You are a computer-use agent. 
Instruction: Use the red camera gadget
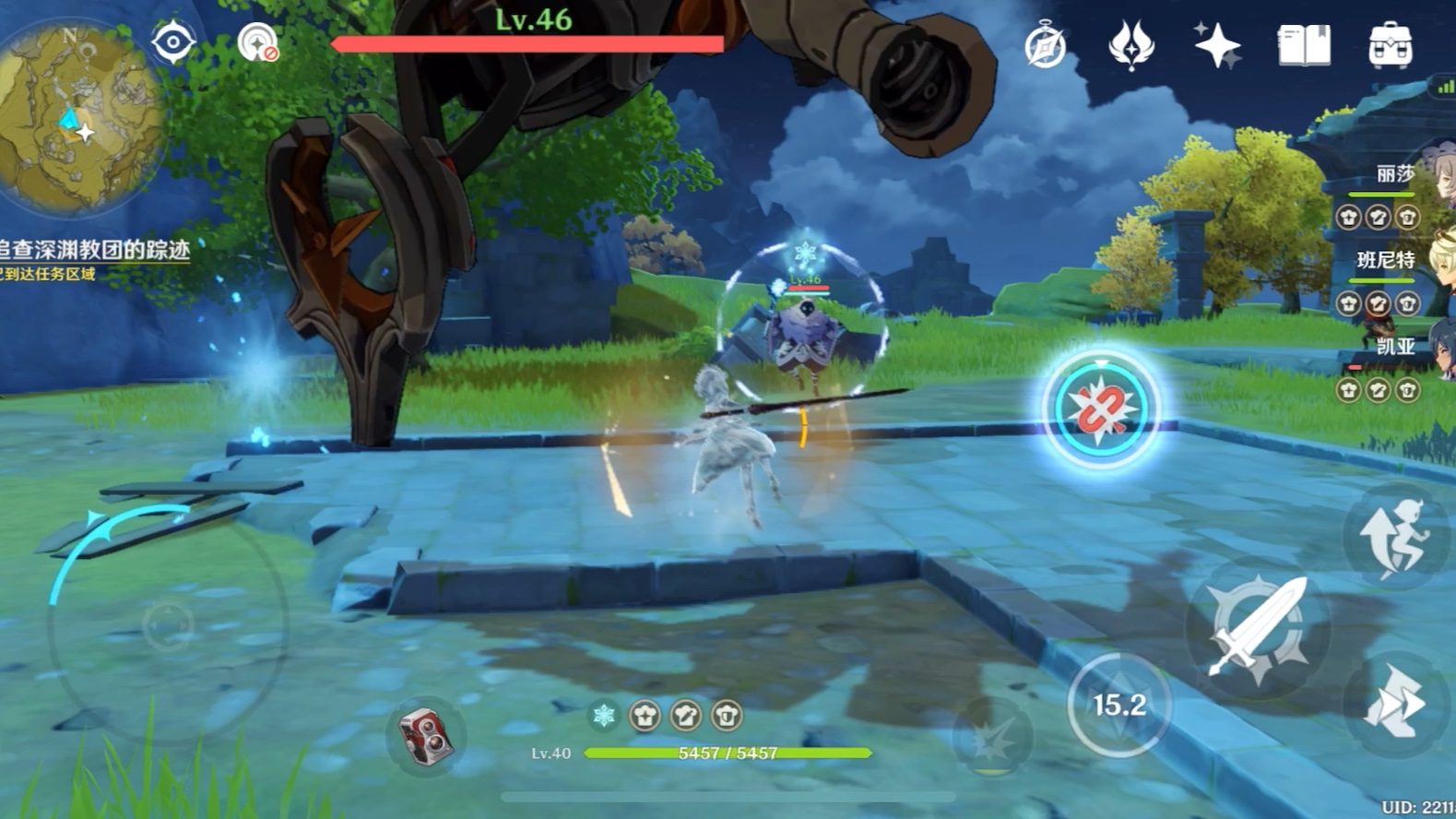click(424, 735)
